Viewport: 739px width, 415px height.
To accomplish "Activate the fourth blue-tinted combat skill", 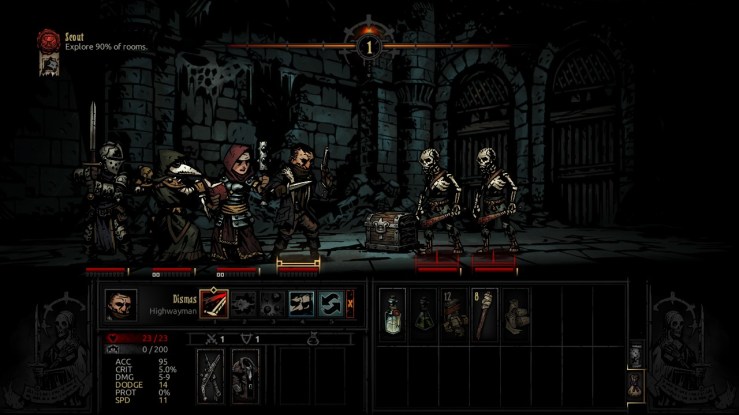I will pos(300,303).
